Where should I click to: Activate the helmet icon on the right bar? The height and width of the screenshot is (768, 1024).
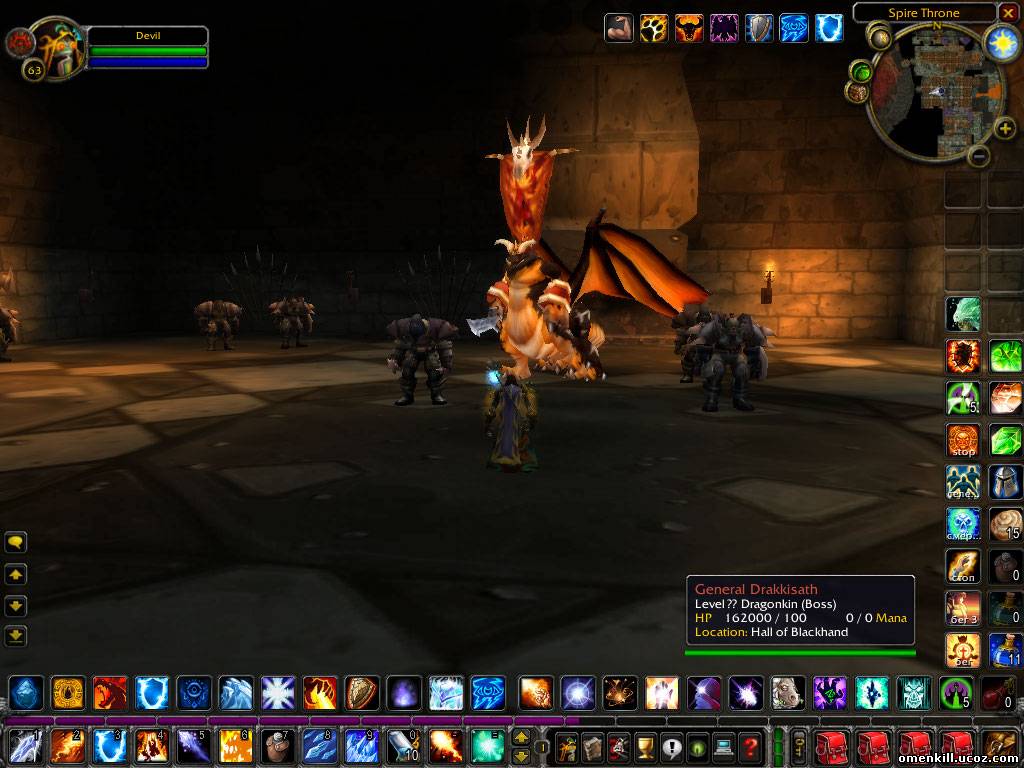click(x=1005, y=482)
